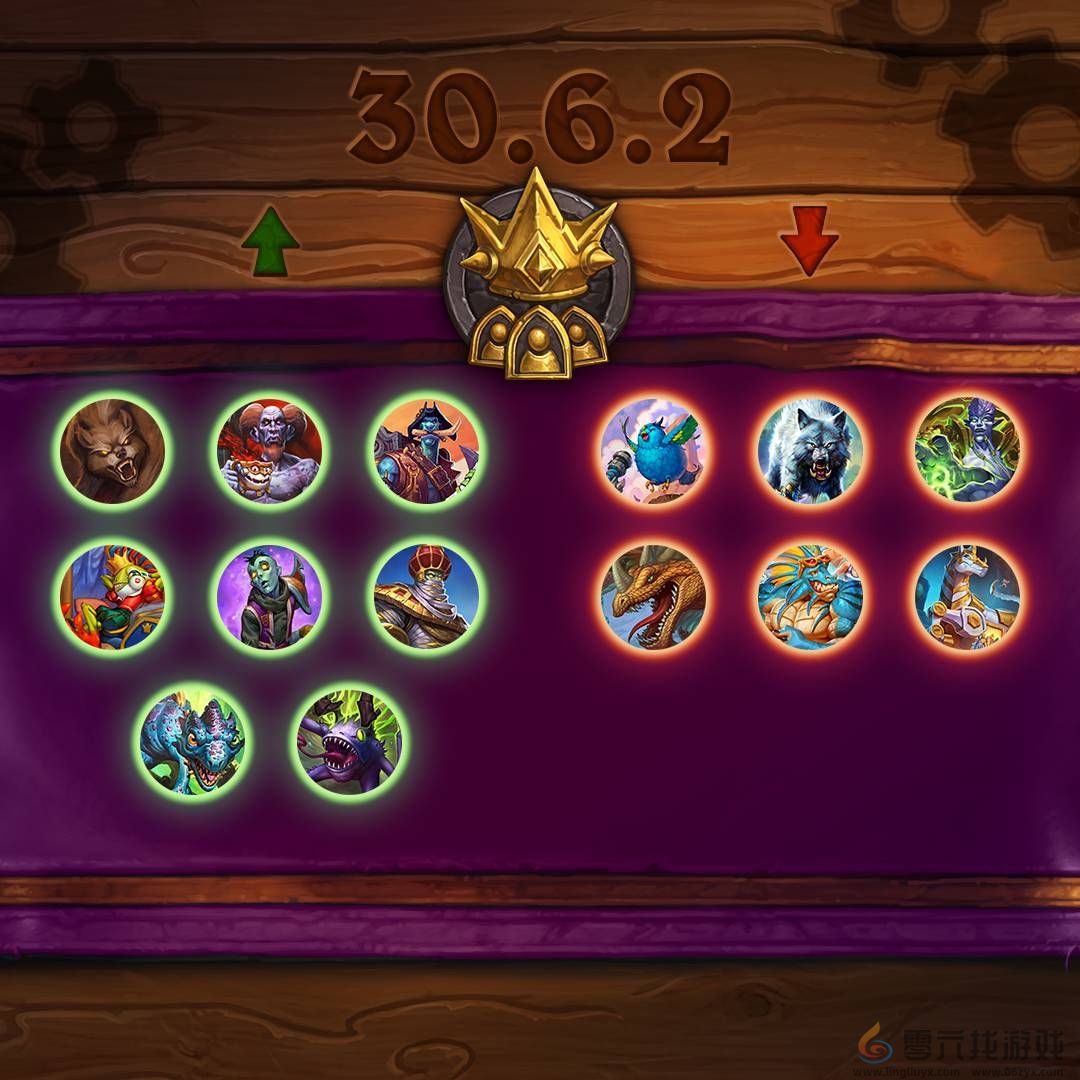Image resolution: width=1080 pixels, height=1080 pixels.
Task: Select the white and gold mechanical beast
Action: coord(967,596)
